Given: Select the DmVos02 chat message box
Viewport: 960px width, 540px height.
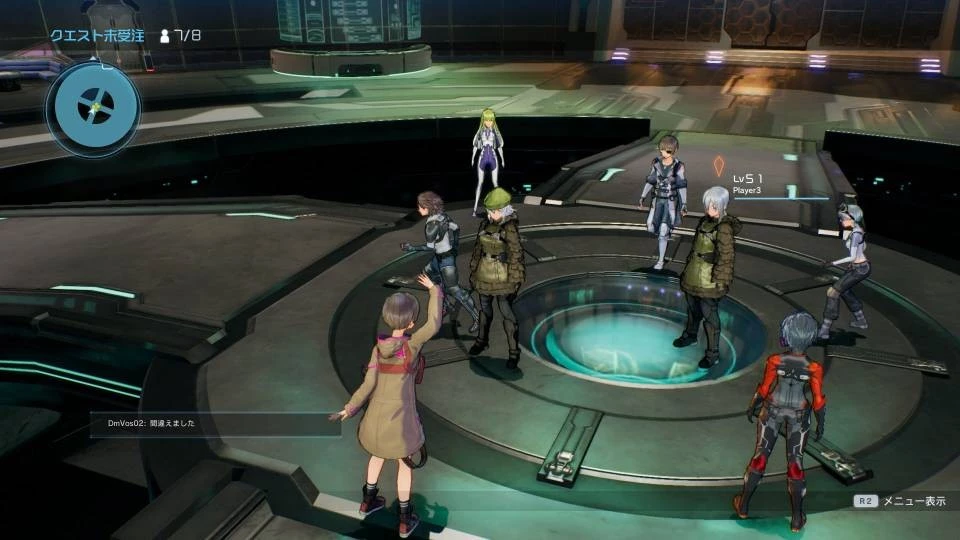Looking at the screenshot, I should [215, 424].
